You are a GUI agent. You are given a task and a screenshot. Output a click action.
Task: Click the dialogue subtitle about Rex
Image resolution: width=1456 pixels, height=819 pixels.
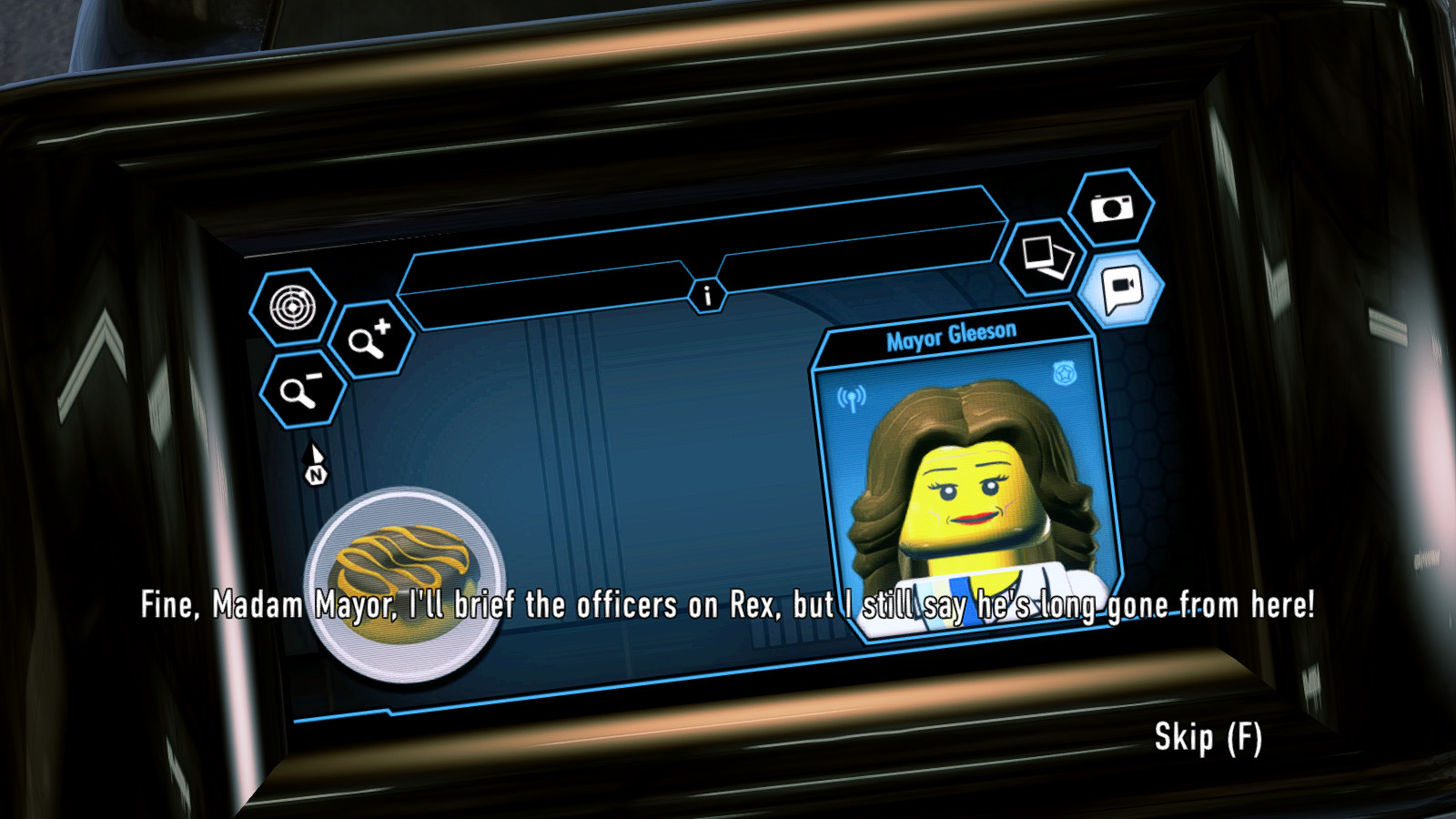(x=728, y=603)
